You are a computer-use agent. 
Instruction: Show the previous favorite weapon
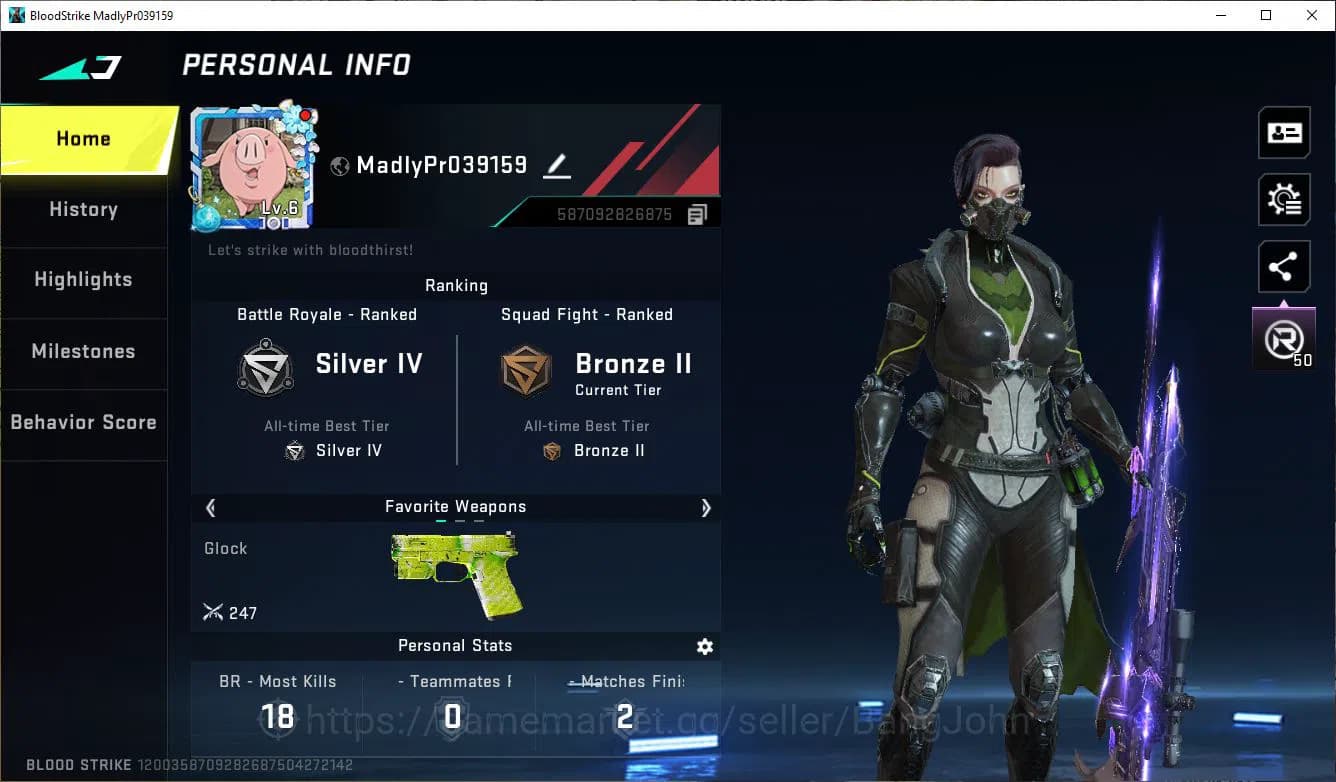[x=210, y=508]
